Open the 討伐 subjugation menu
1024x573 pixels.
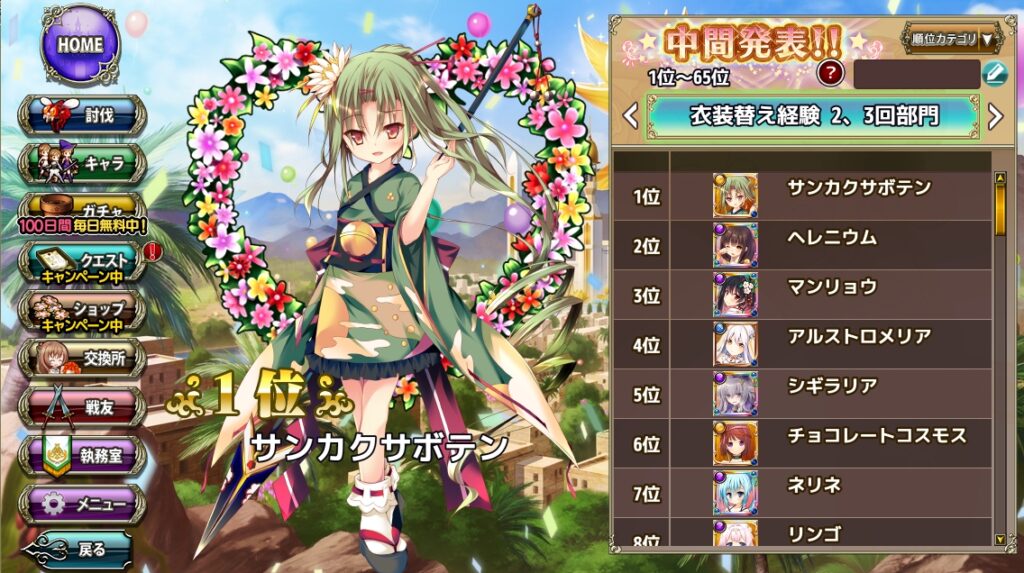click(x=82, y=116)
